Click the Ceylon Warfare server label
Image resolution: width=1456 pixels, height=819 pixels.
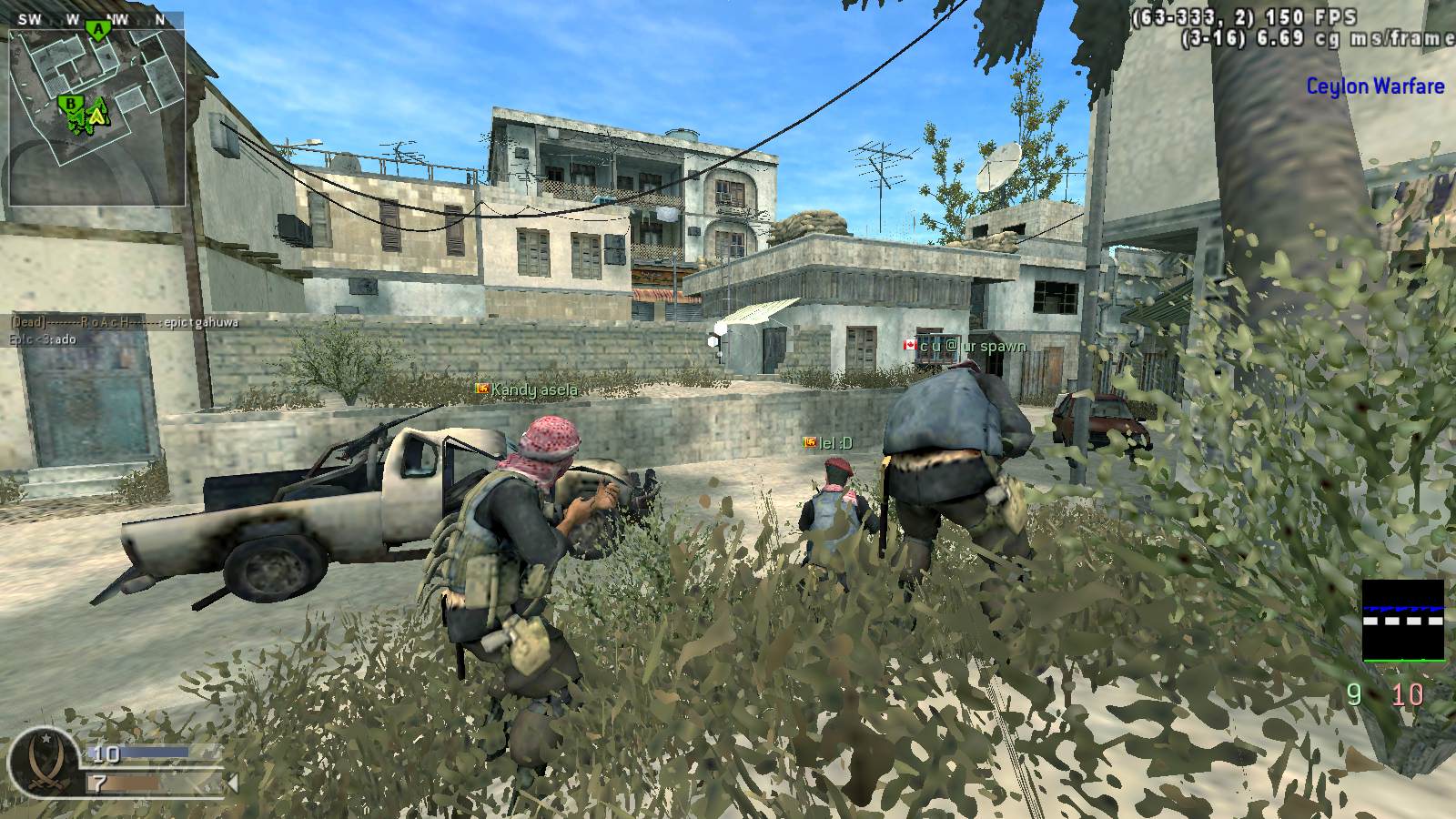(1375, 86)
